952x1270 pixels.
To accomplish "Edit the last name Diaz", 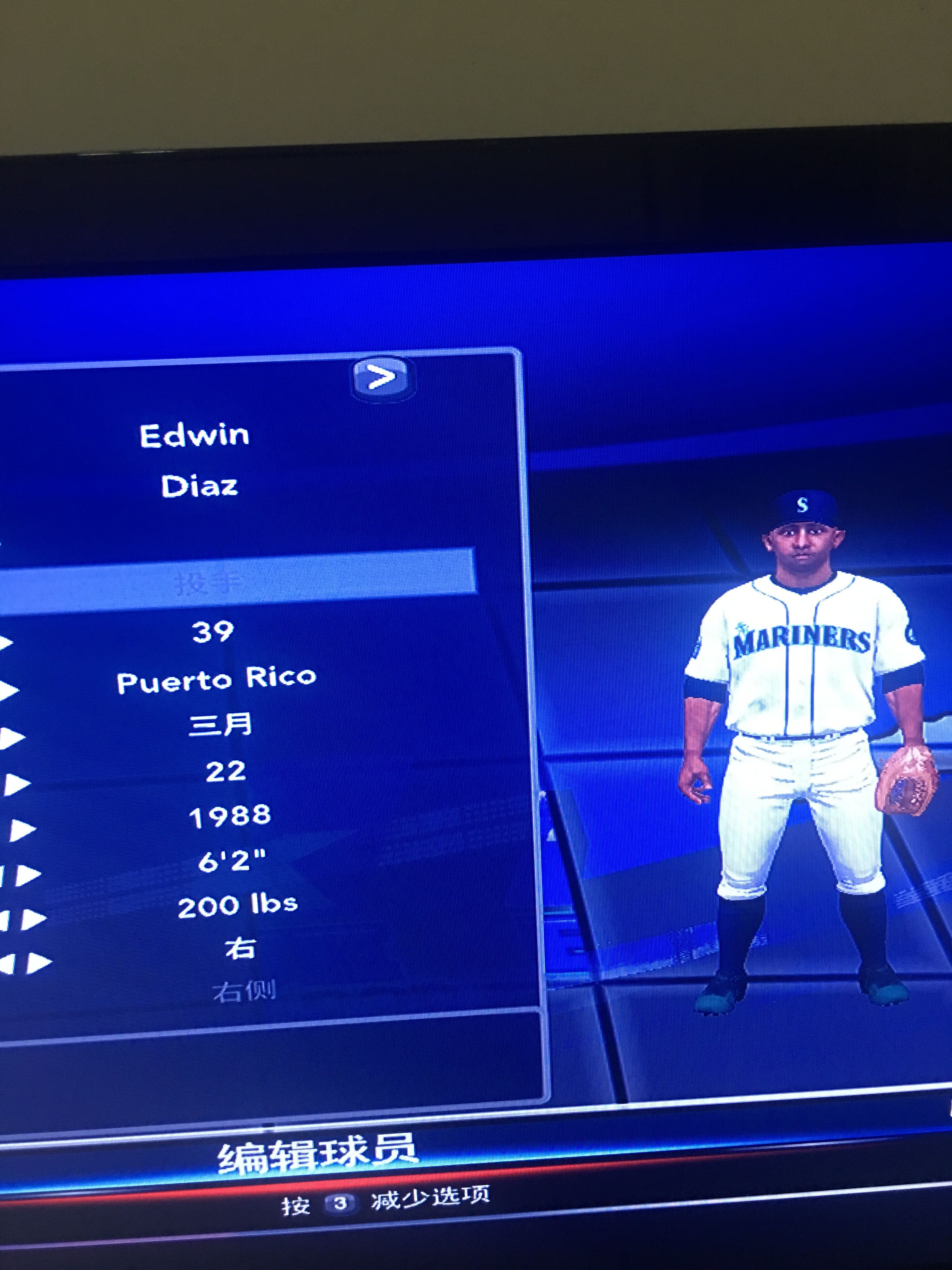I will pos(199,486).
